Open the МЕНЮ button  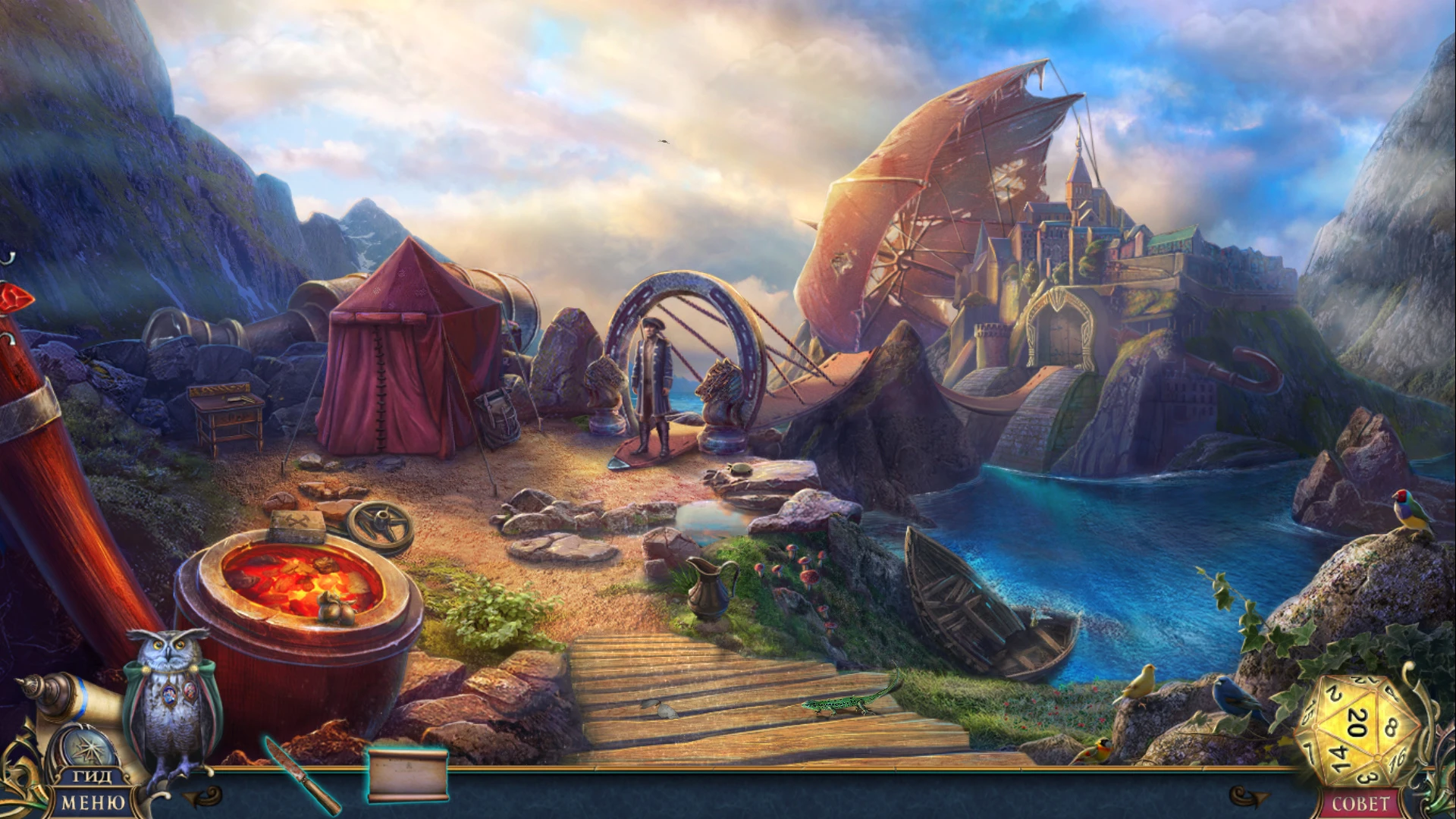(93, 803)
